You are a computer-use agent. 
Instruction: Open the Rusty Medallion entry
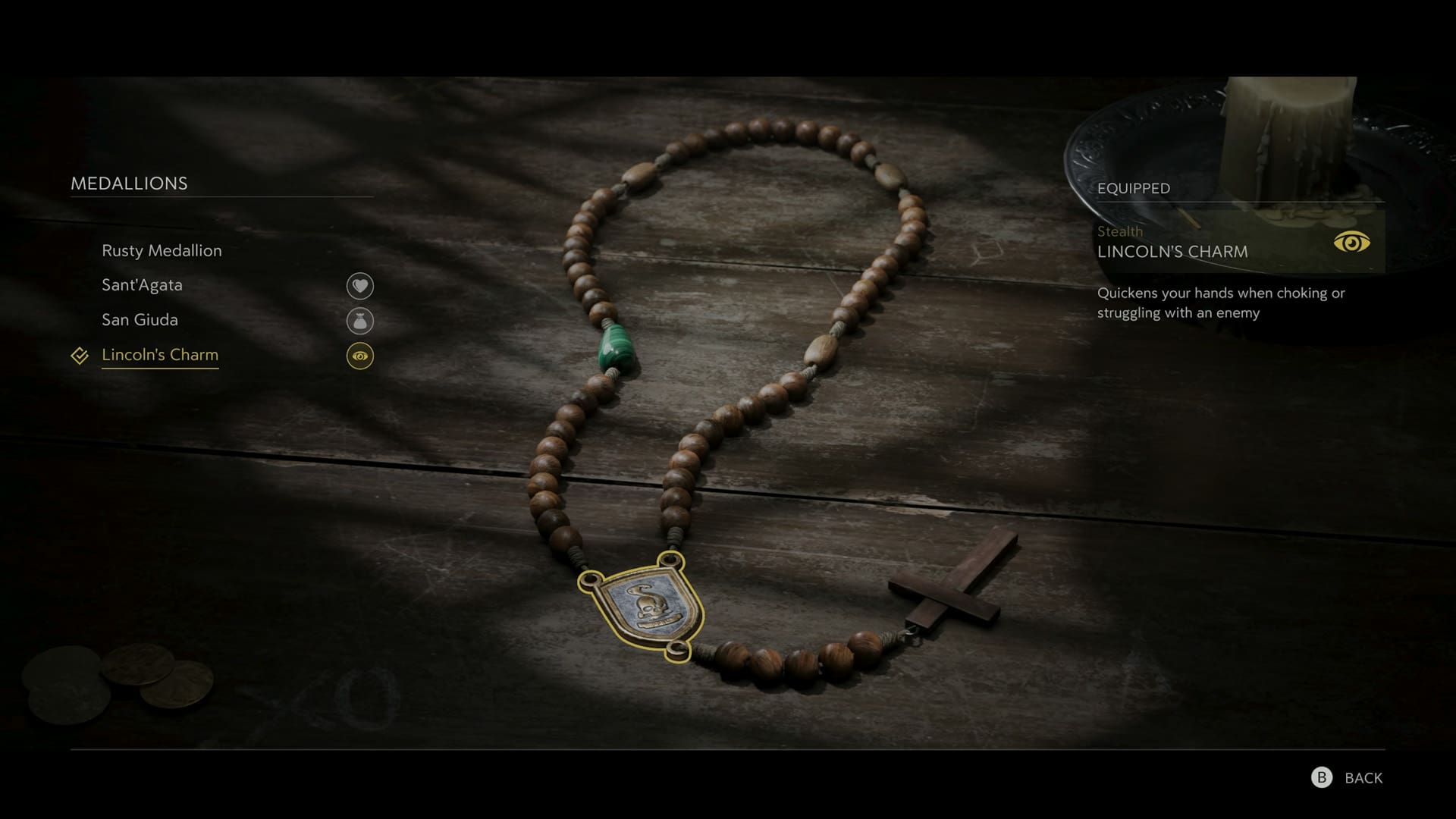pos(162,251)
